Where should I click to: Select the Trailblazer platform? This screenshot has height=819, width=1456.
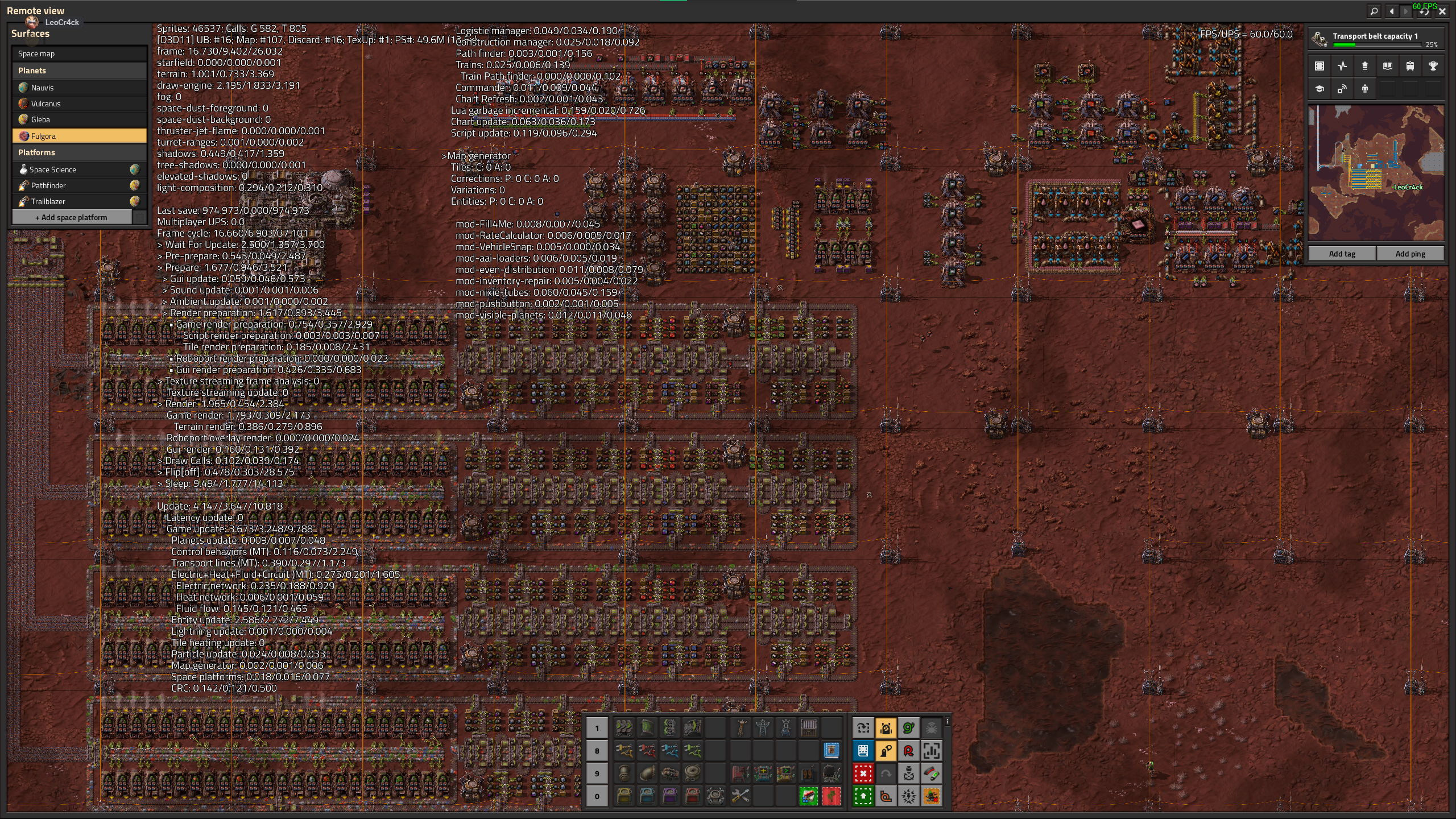[73, 201]
